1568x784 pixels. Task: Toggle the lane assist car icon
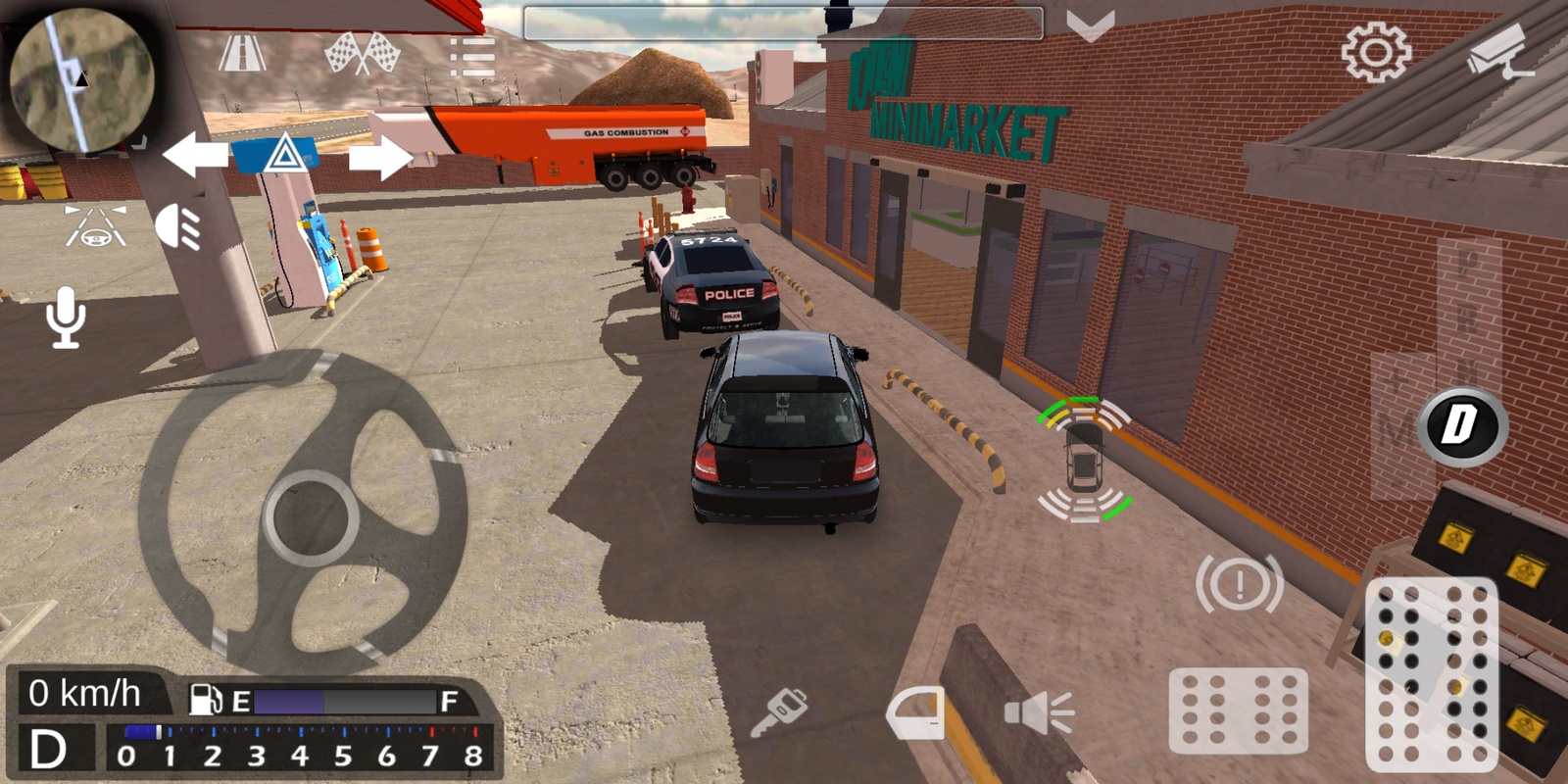tap(95, 227)
